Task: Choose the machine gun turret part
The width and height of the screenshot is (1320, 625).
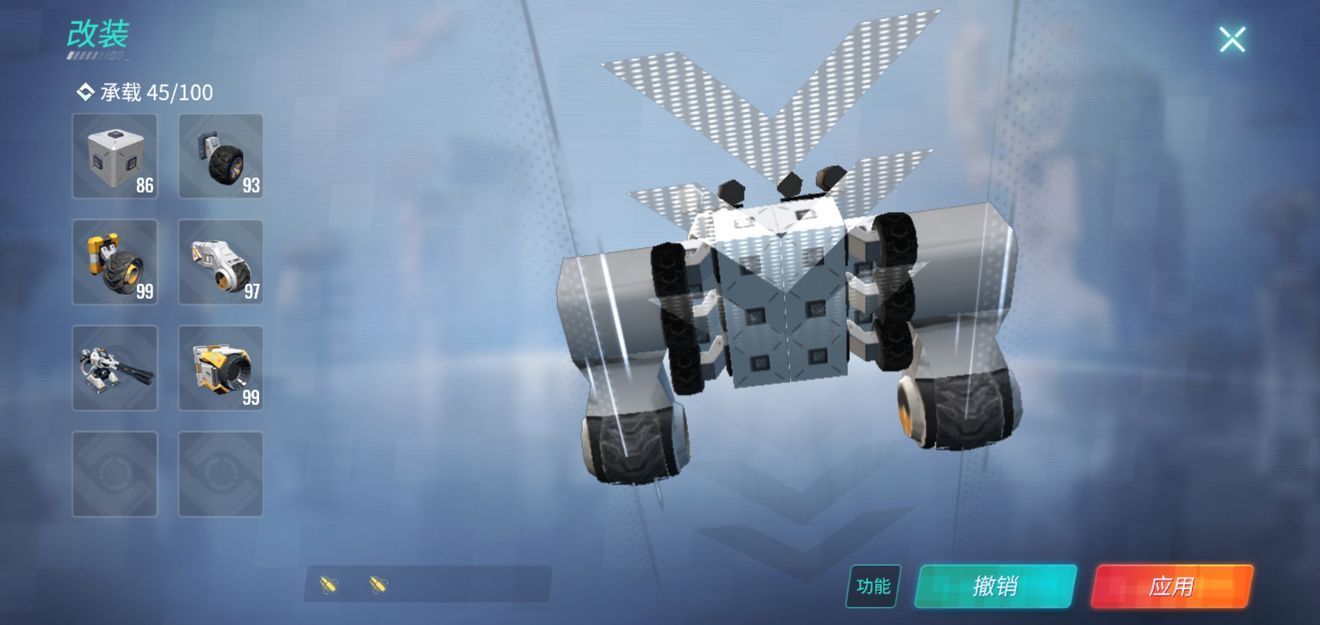Action: pos(115,368)
